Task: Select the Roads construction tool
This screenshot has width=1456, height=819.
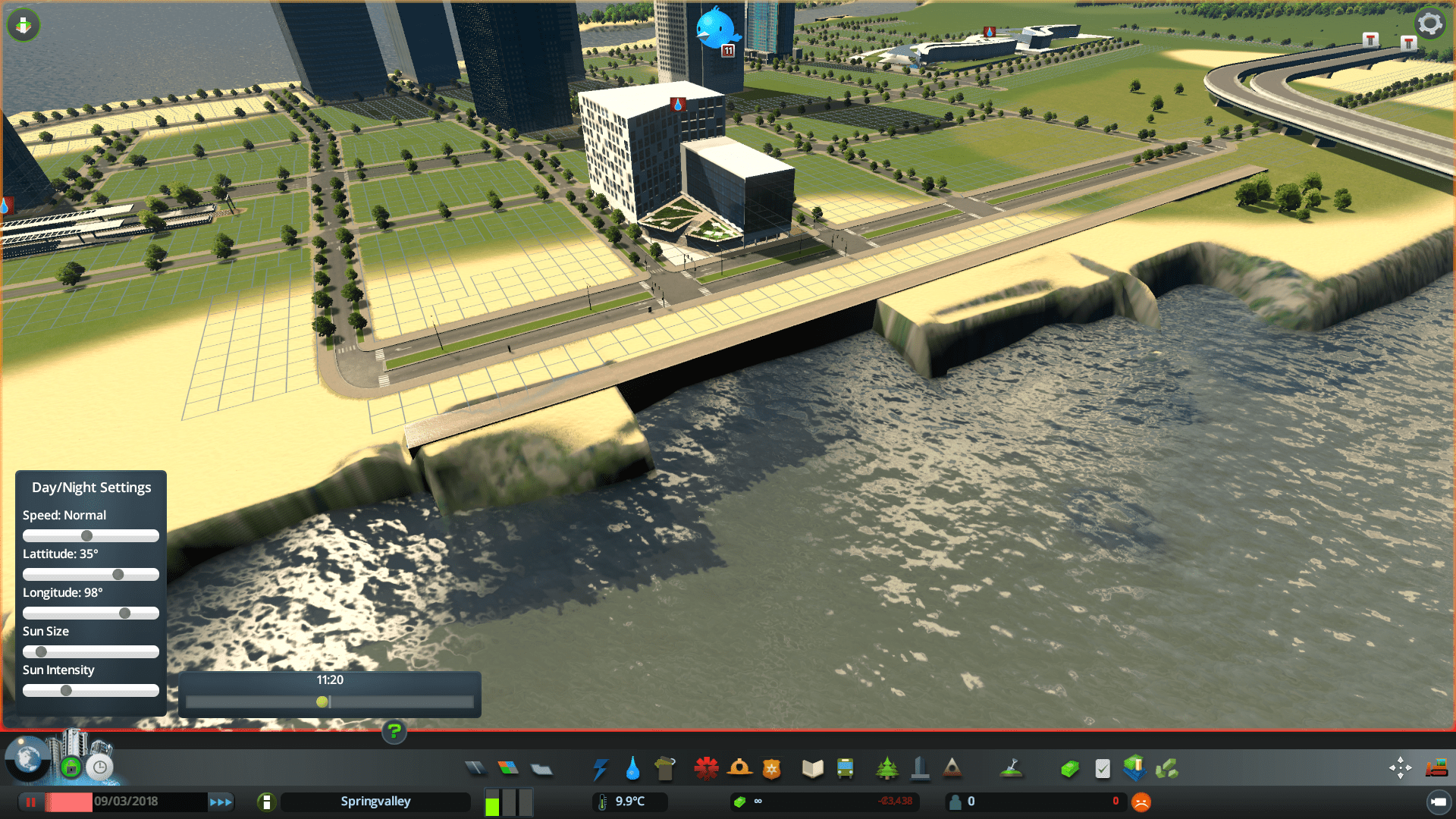Action: point(476,767)
